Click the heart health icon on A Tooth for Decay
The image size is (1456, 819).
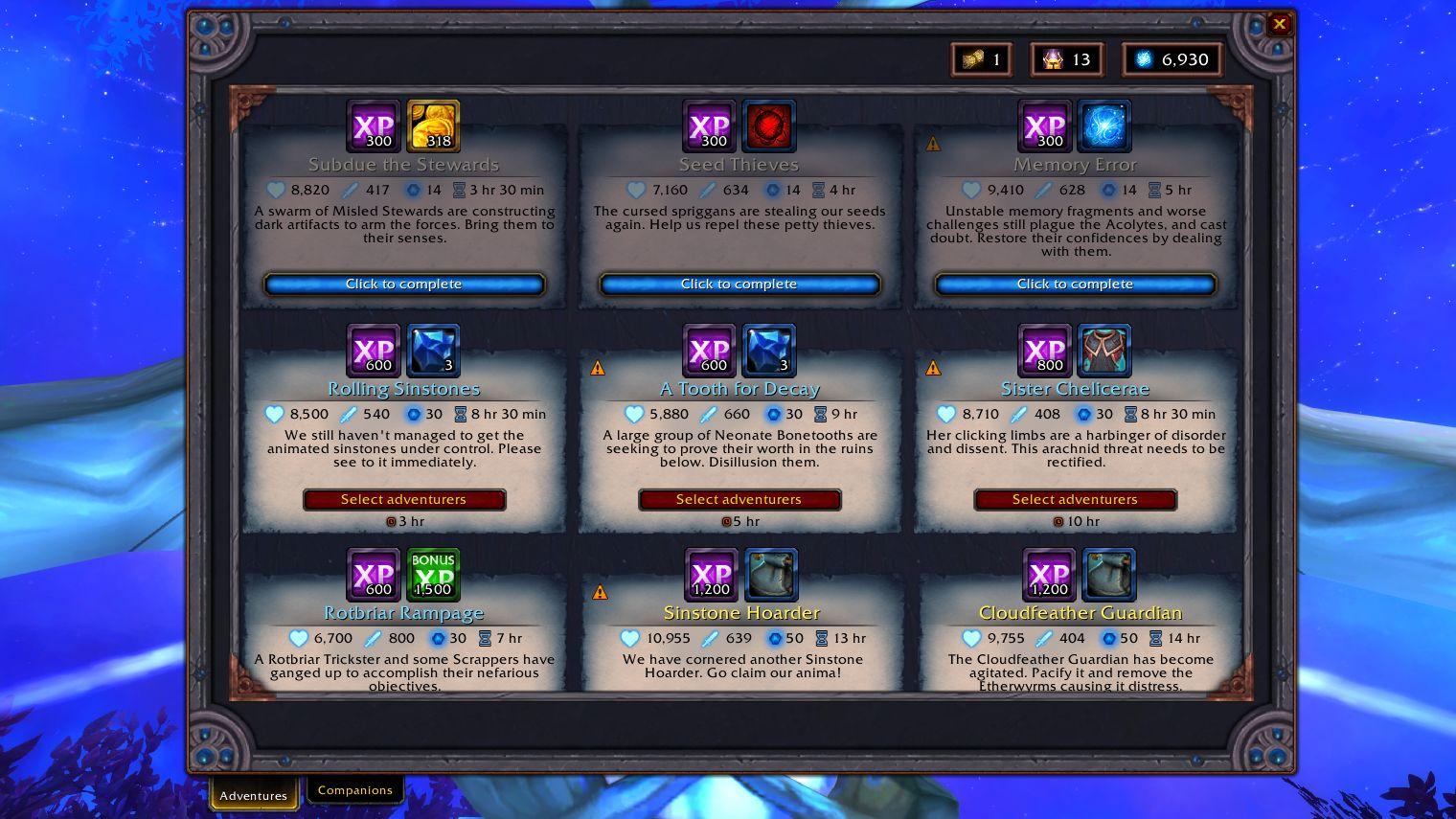tap(634, 414)
